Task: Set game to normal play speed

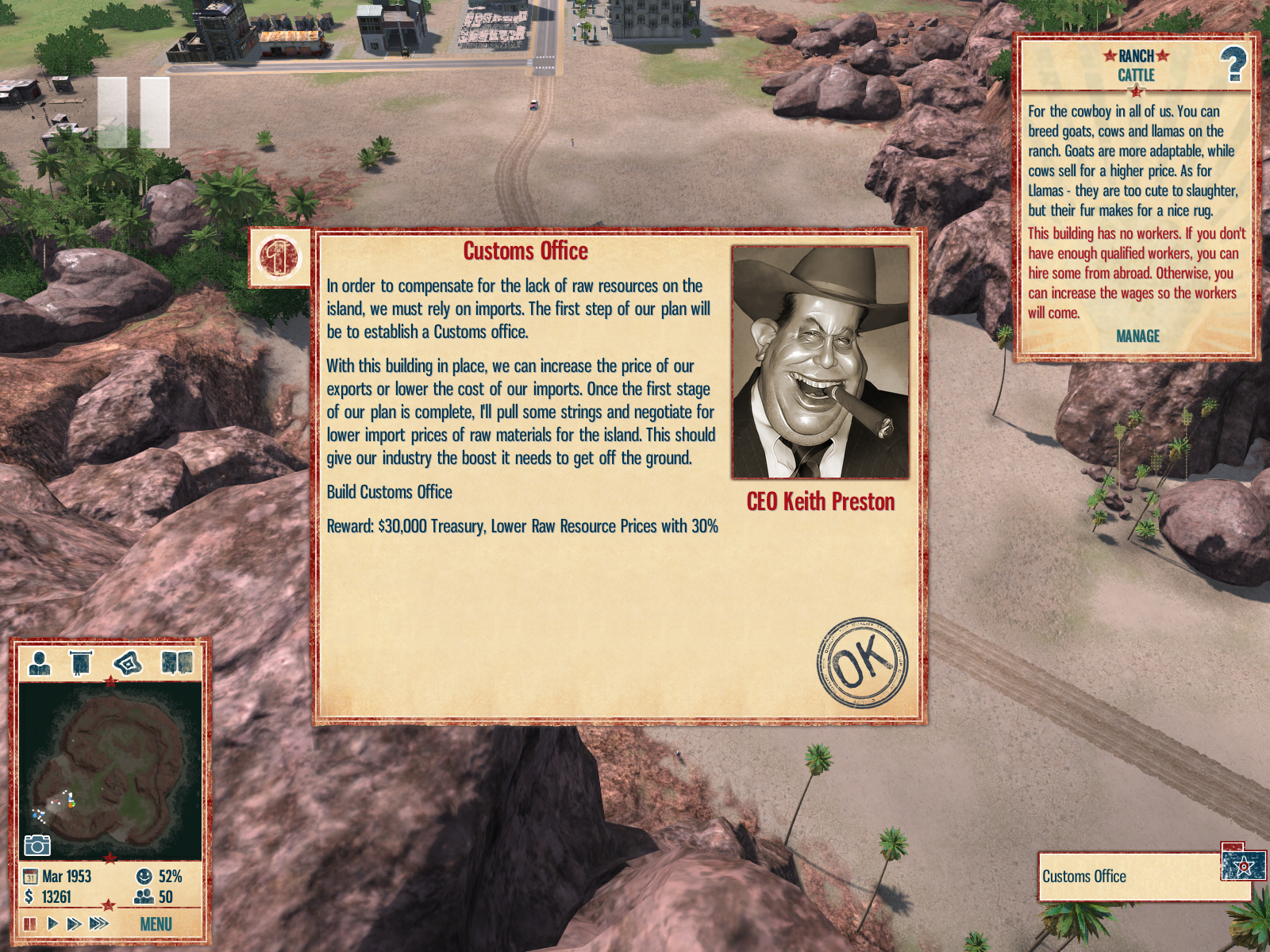Action: pyautogui.click(x=52, y=923)
